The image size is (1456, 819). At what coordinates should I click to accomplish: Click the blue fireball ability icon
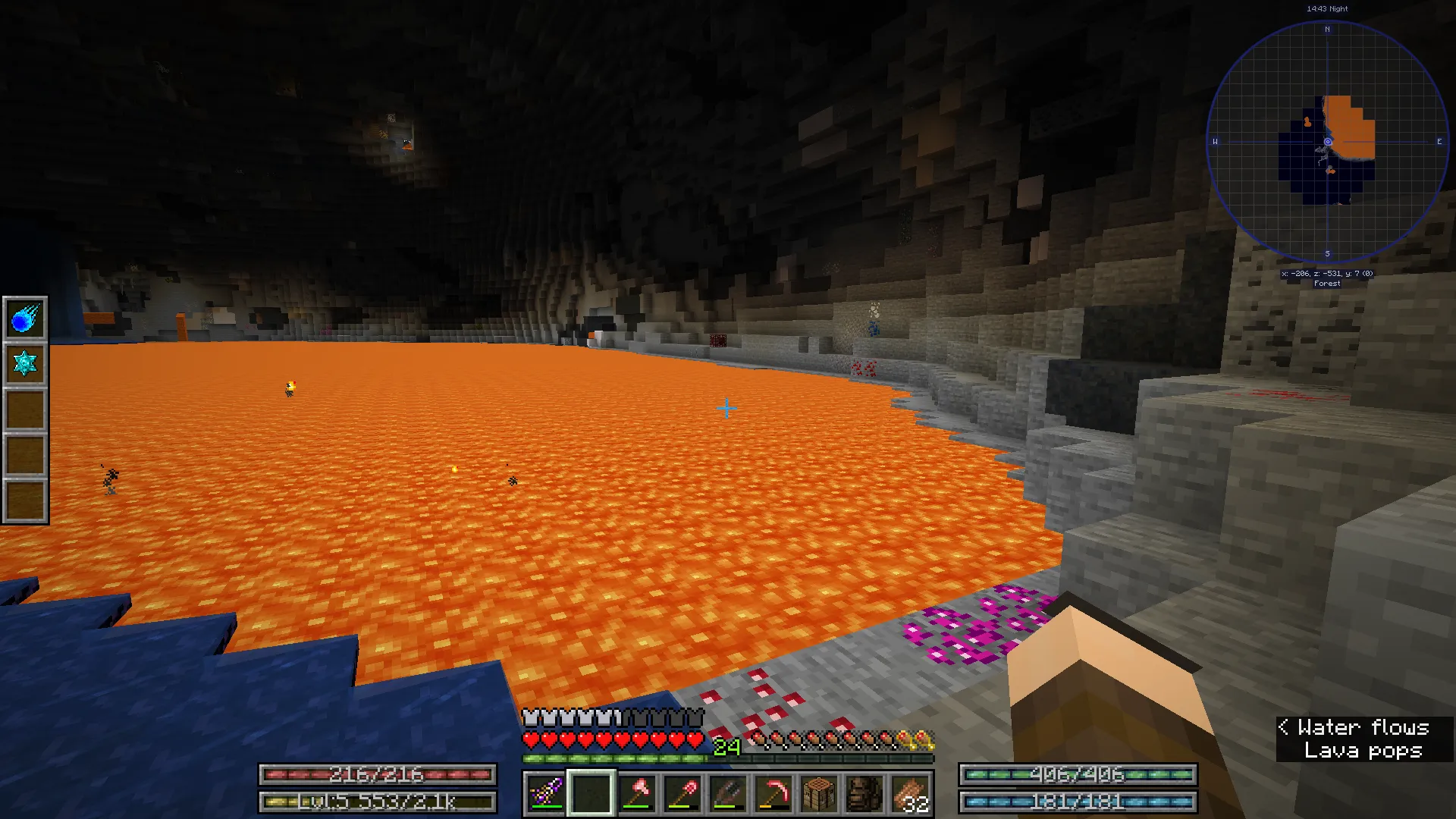coord(24,318)
